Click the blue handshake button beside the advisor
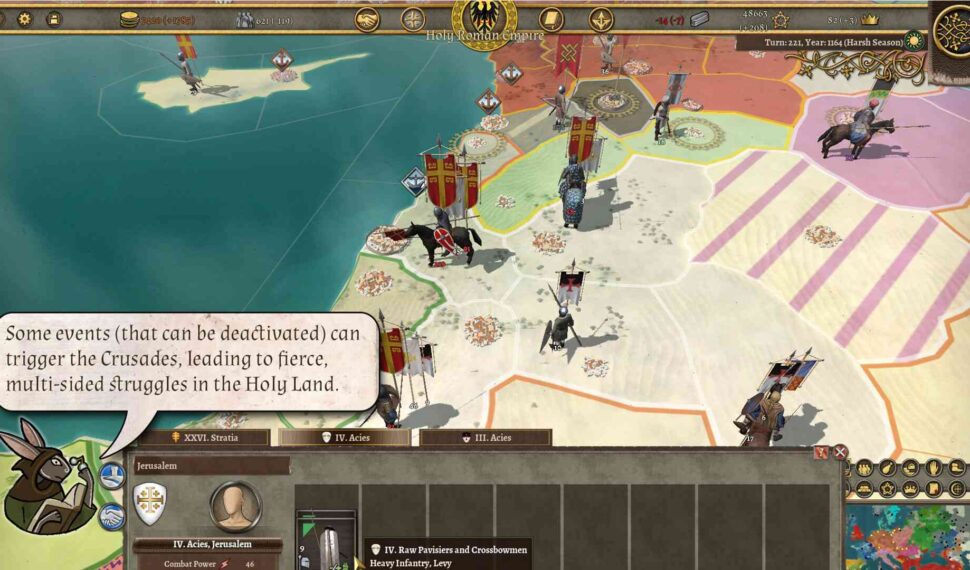970x570 pixels. click(x=112, y=475)
